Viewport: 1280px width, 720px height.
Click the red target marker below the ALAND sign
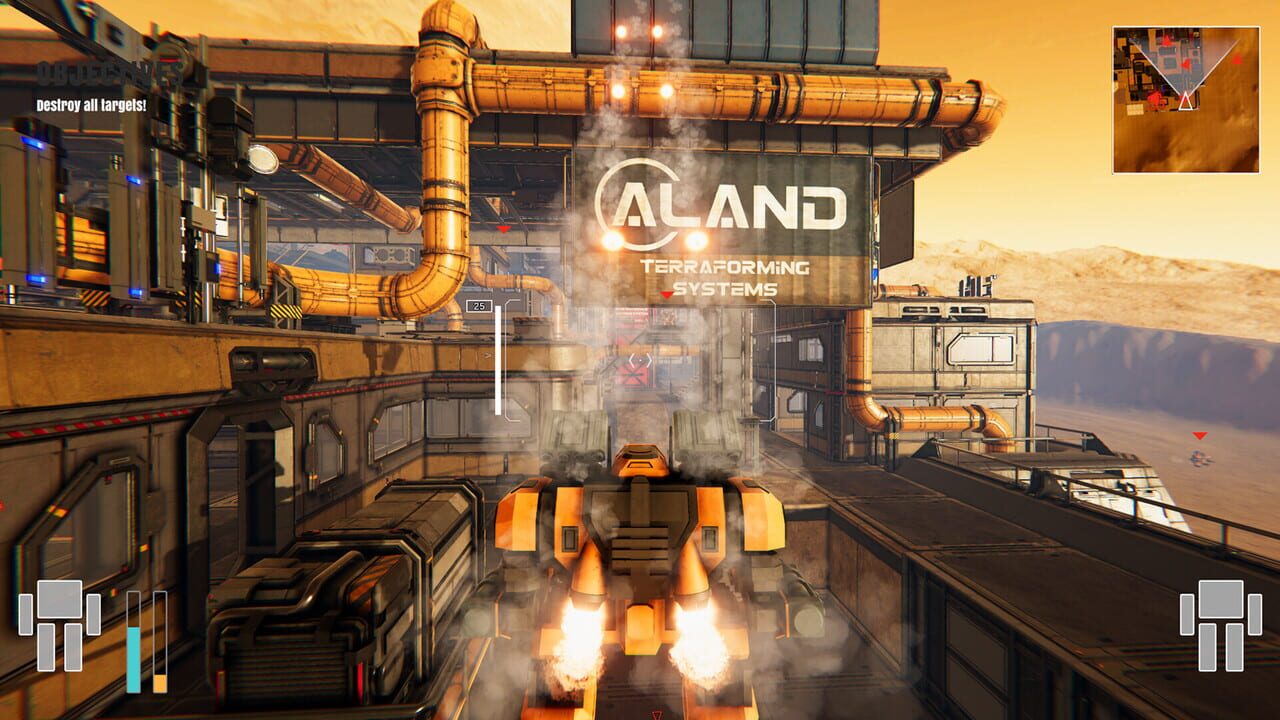point(665,294)
